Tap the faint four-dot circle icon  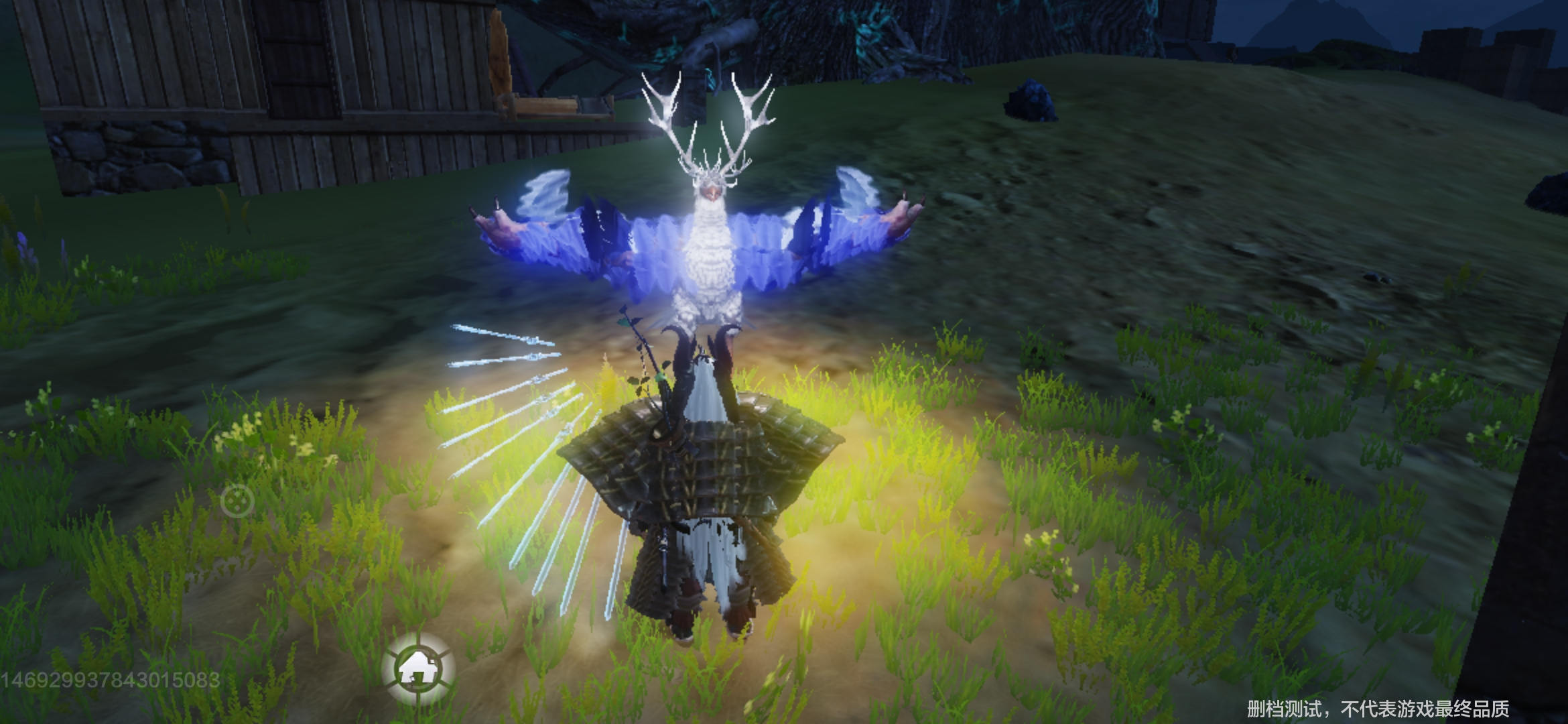point(237,501)
